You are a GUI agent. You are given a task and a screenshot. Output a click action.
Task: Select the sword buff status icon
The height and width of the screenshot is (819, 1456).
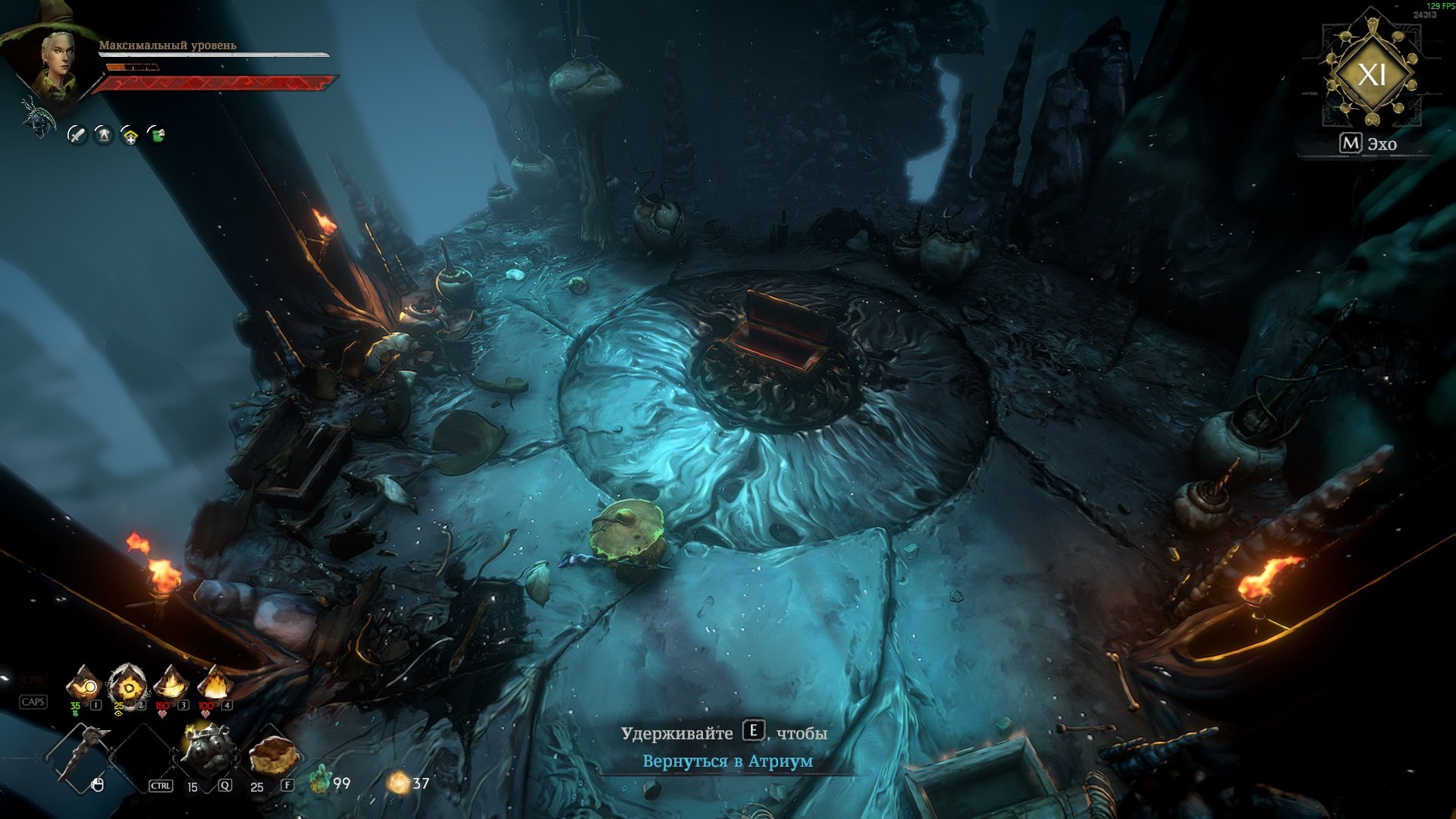77,135
